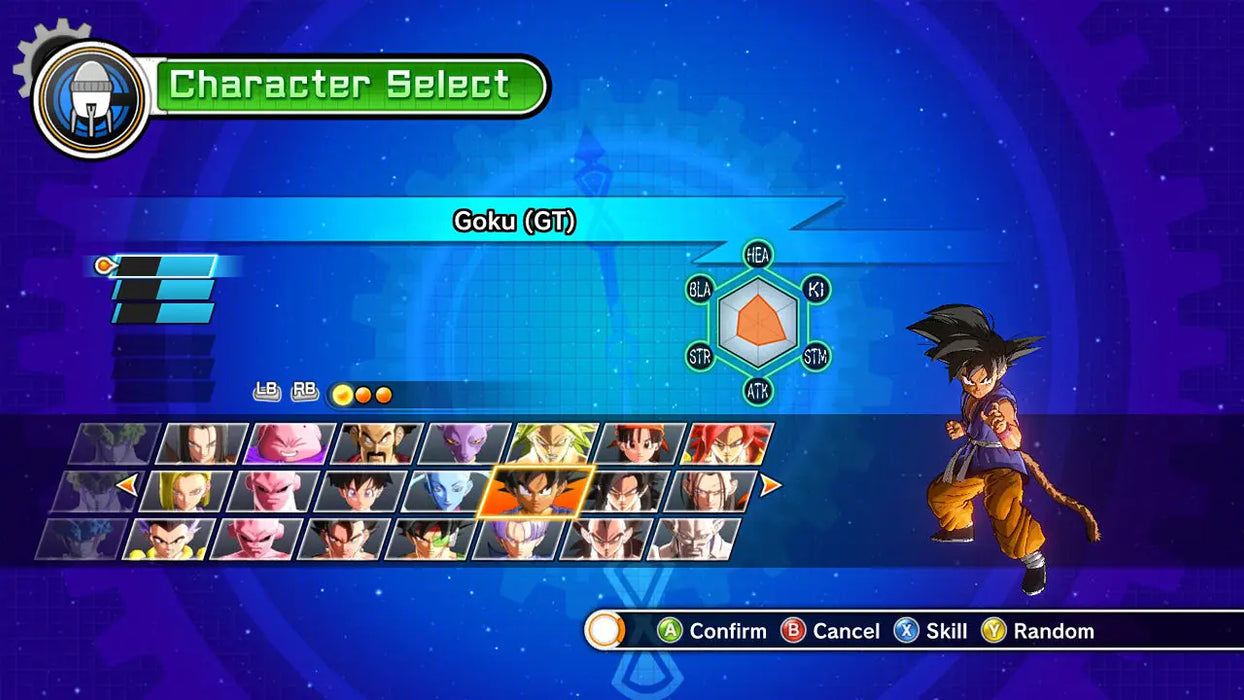Select the Gotenks portrait
Viewport: 1244px width, 700px height.
pos(168,538)
